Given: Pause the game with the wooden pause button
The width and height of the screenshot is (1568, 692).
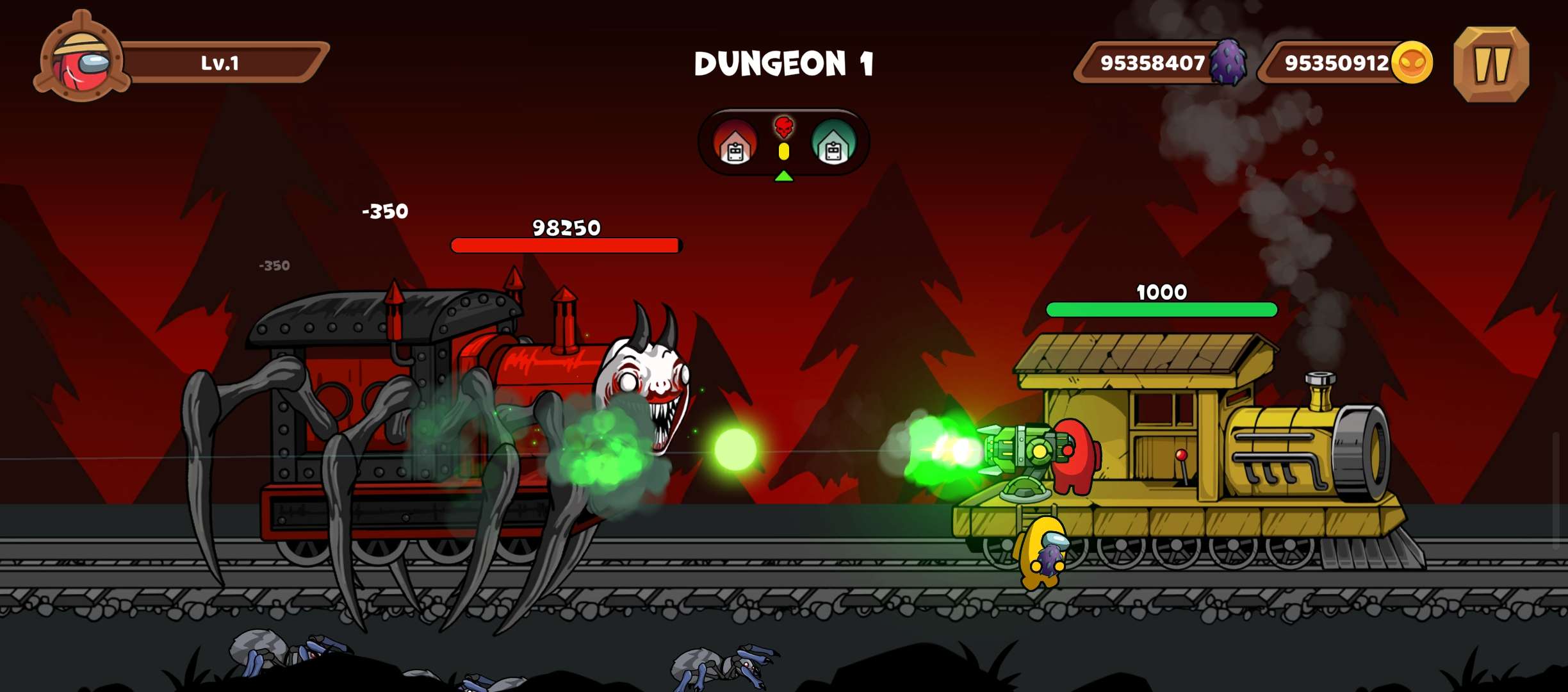Looking at the screenshot, I should [1491, 64].
